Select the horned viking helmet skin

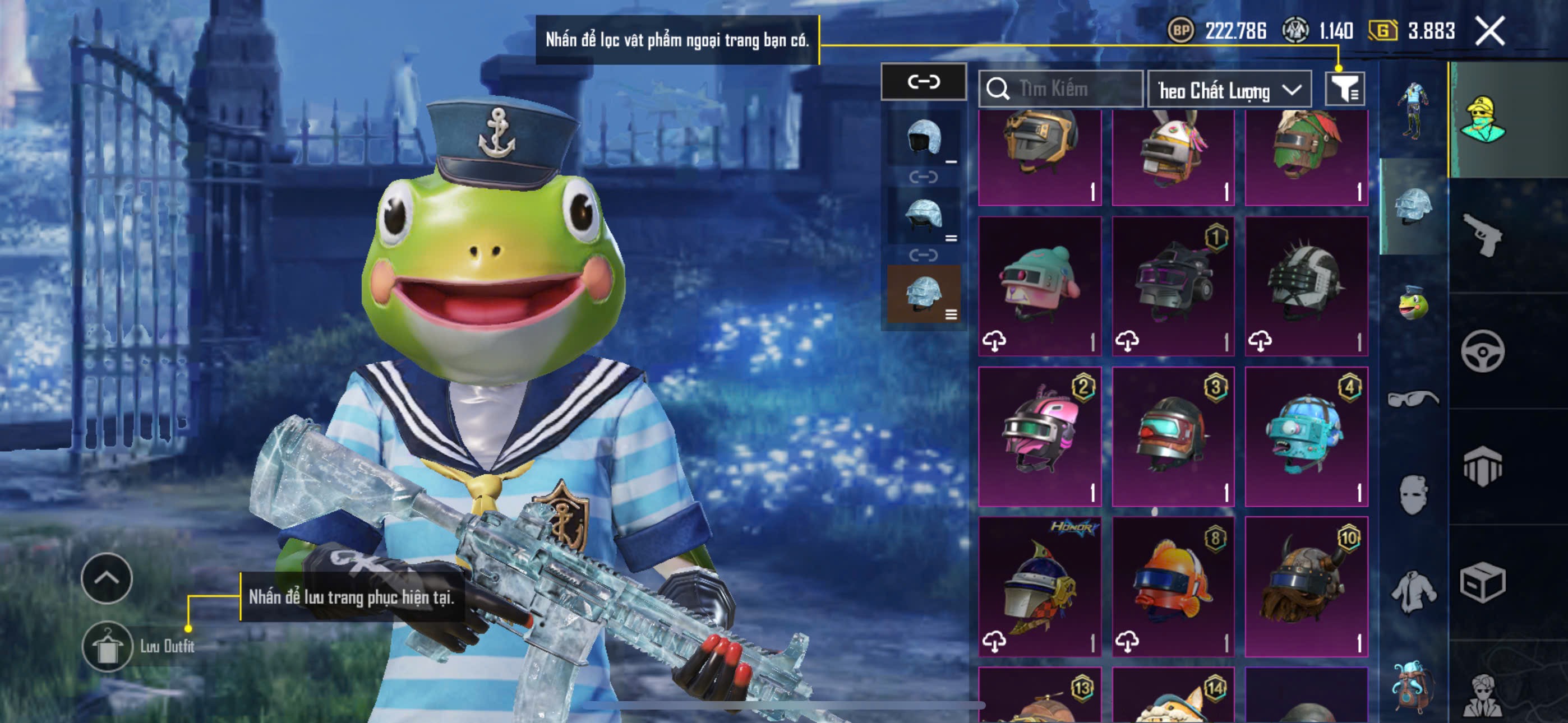1306,586
